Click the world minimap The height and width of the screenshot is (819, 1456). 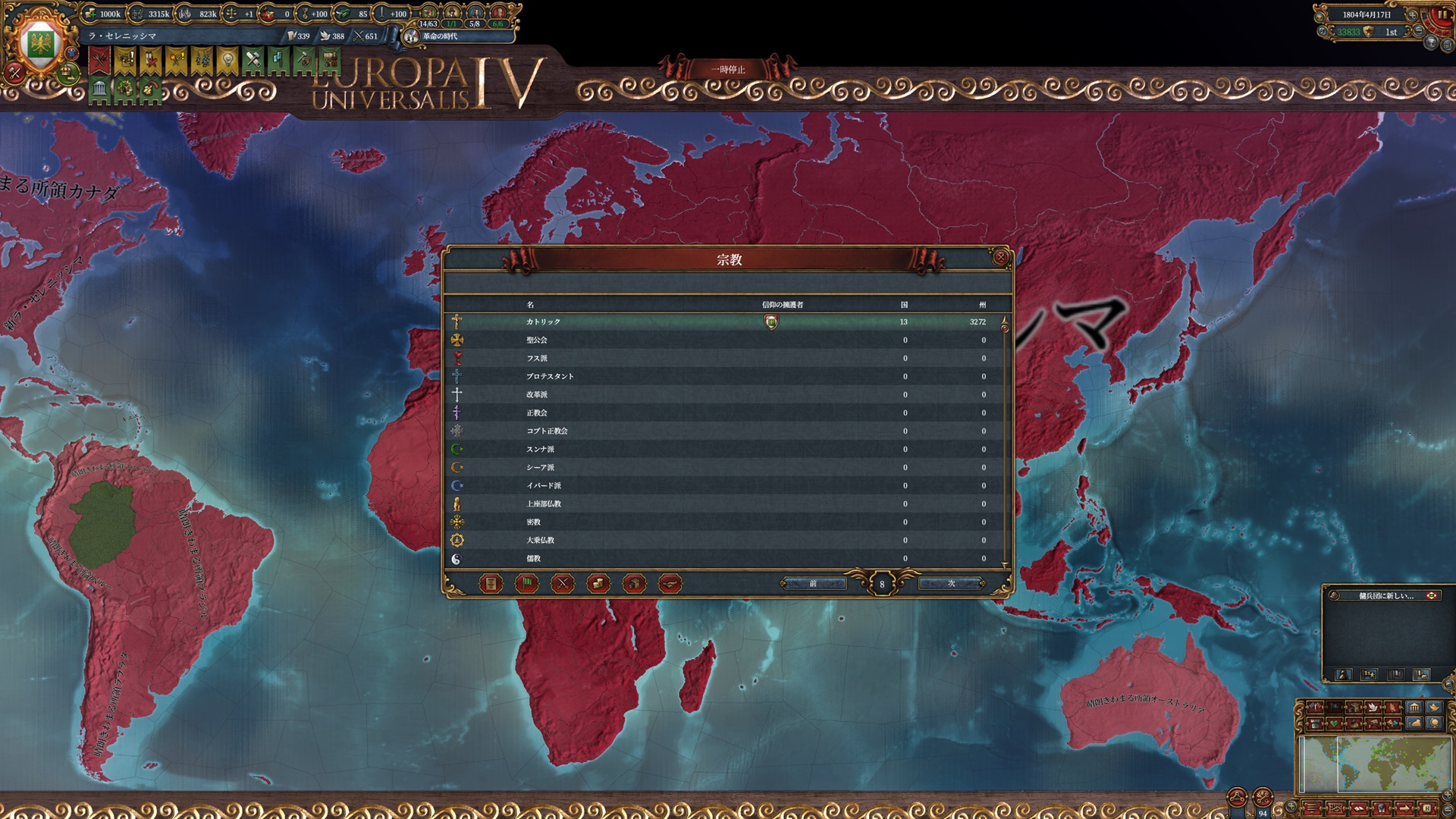[x=1373, y=764]
